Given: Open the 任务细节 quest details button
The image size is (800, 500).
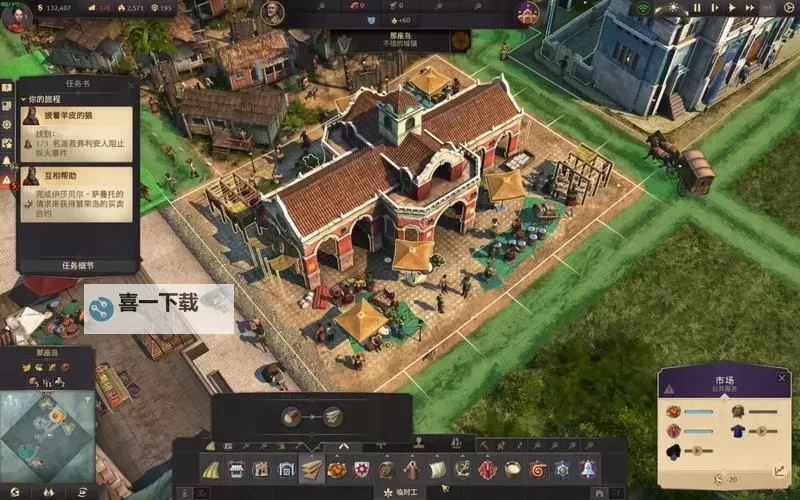Looking at the screenshot, I should coord(77,265).
